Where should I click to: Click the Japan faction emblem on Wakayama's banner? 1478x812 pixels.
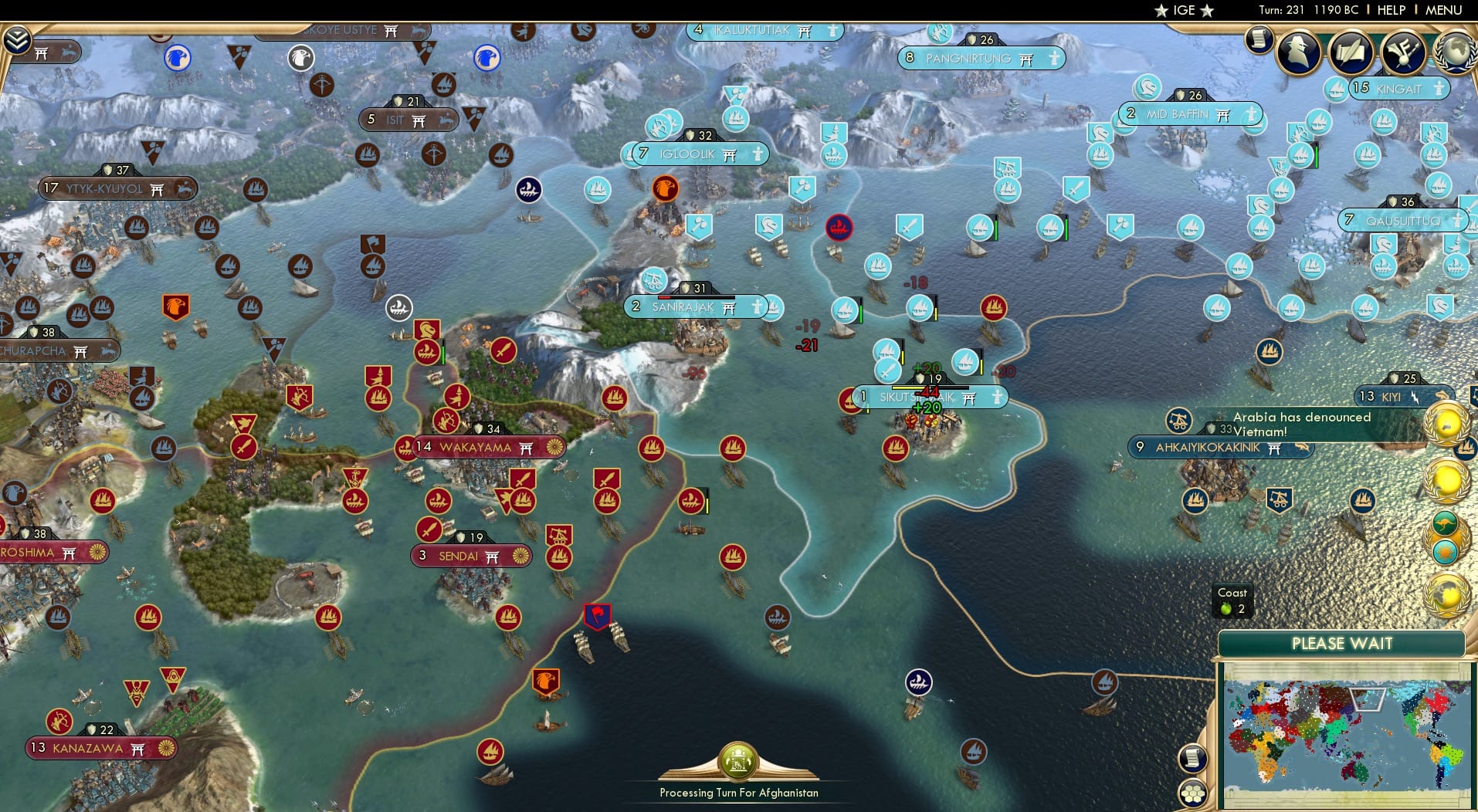[554, 448]
